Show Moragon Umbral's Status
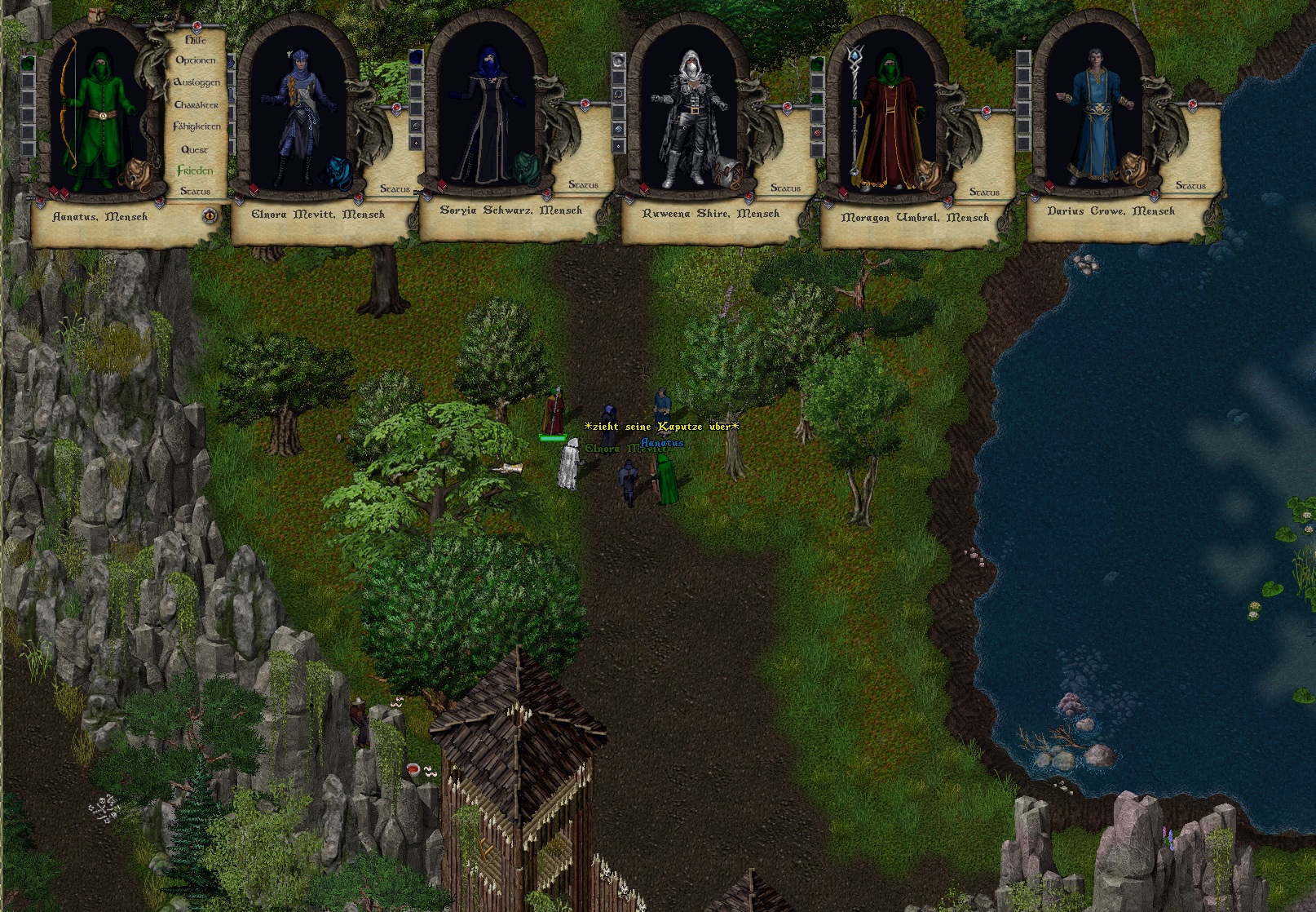This screenshot has width=1316, height=912. (984, 192)
